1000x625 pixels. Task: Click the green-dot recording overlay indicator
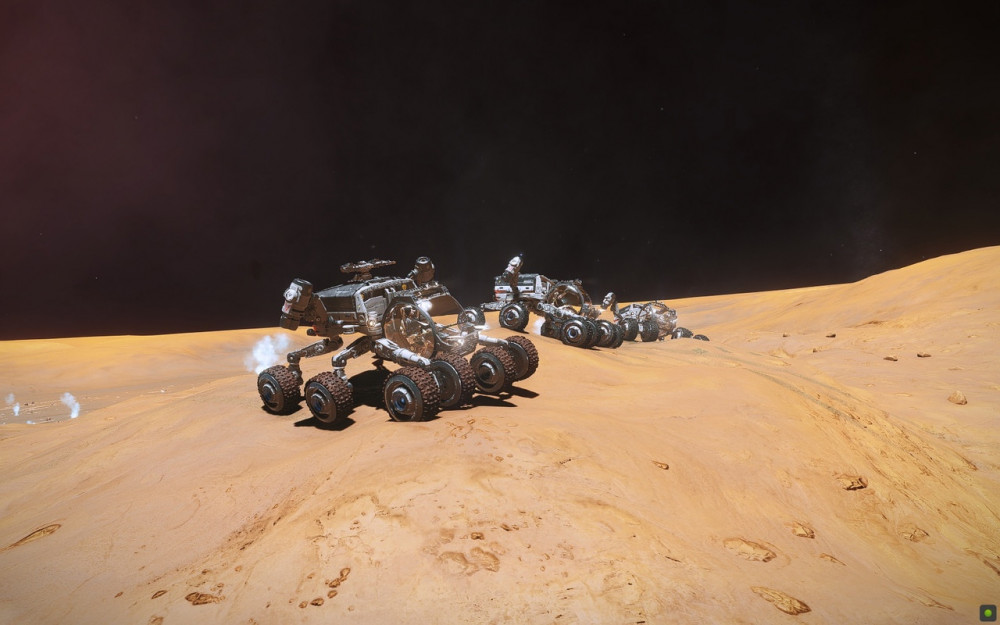987,612
